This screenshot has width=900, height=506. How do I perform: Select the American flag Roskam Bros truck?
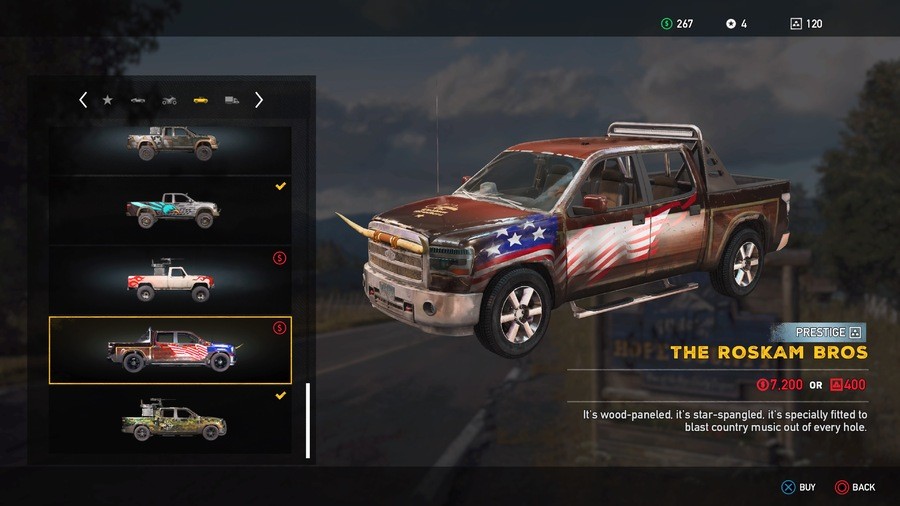(x=171, y=350)
